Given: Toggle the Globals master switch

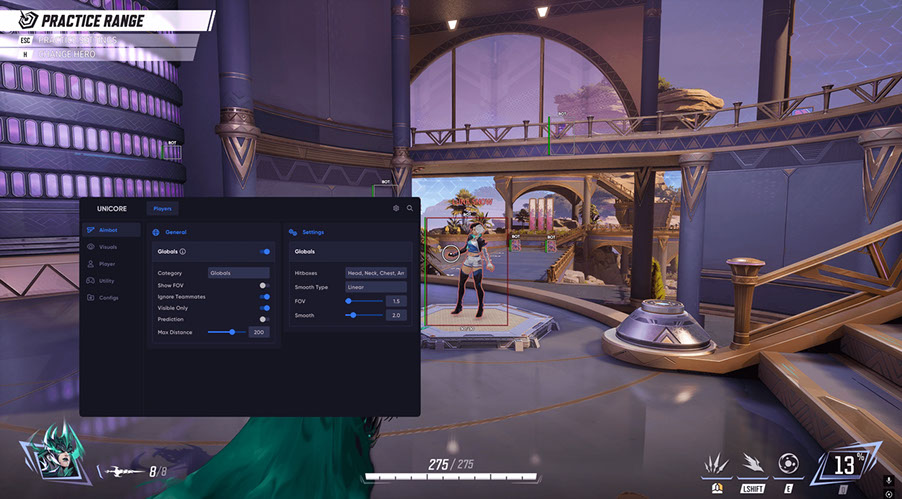Looking at the screenshot, I should click(x=265, y=252).
